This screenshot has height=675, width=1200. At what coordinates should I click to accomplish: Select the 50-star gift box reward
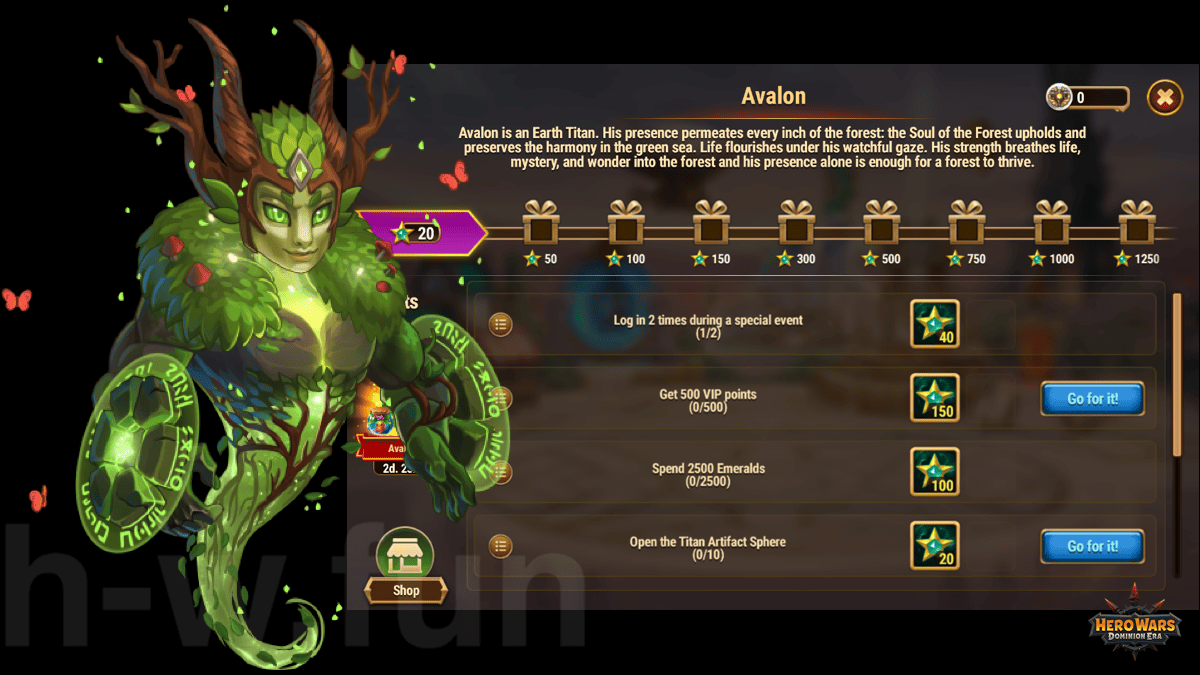540,223
